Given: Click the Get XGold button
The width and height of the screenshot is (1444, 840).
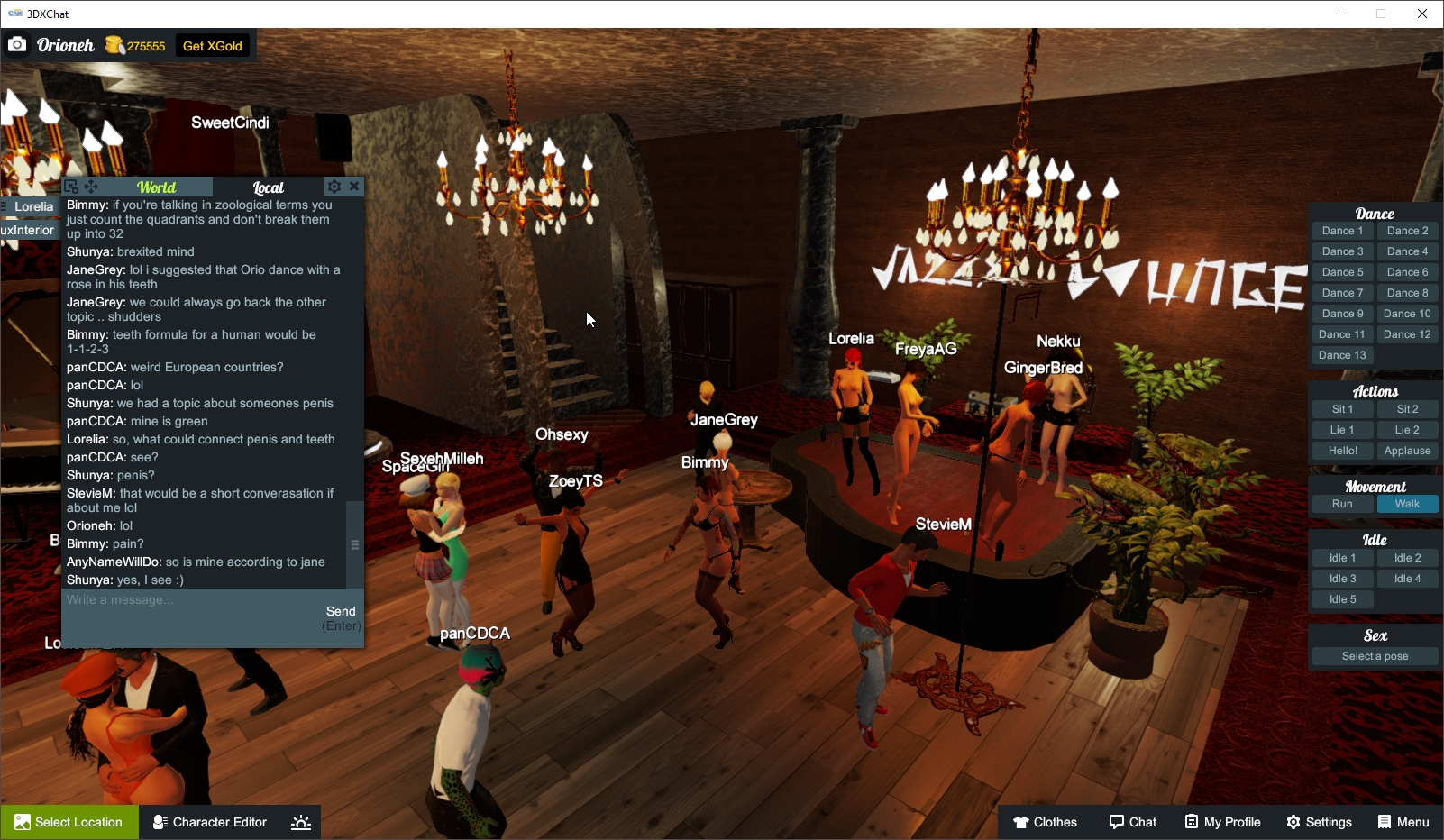Looking at the screenshot, I should coord(211,44).
